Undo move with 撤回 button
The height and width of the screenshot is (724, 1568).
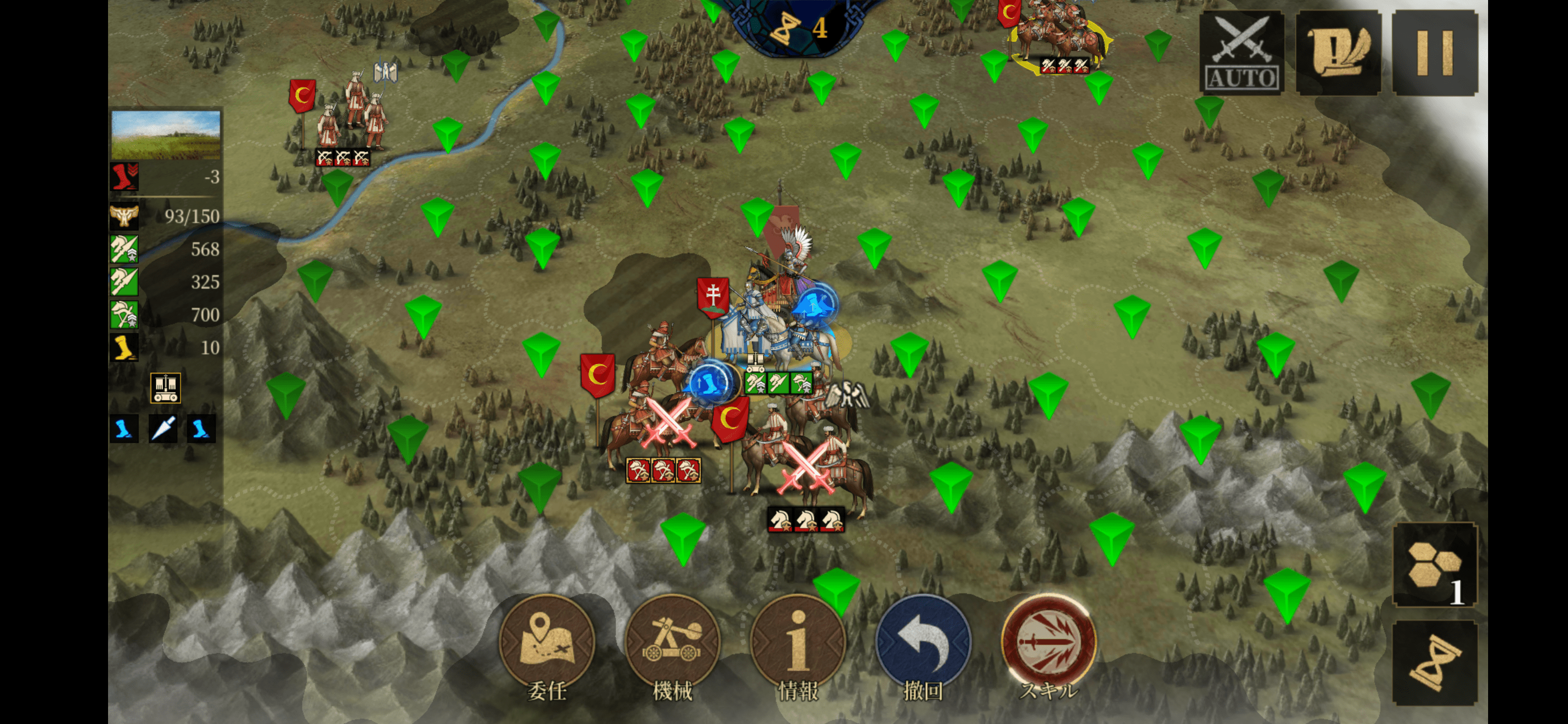(923, 642)
